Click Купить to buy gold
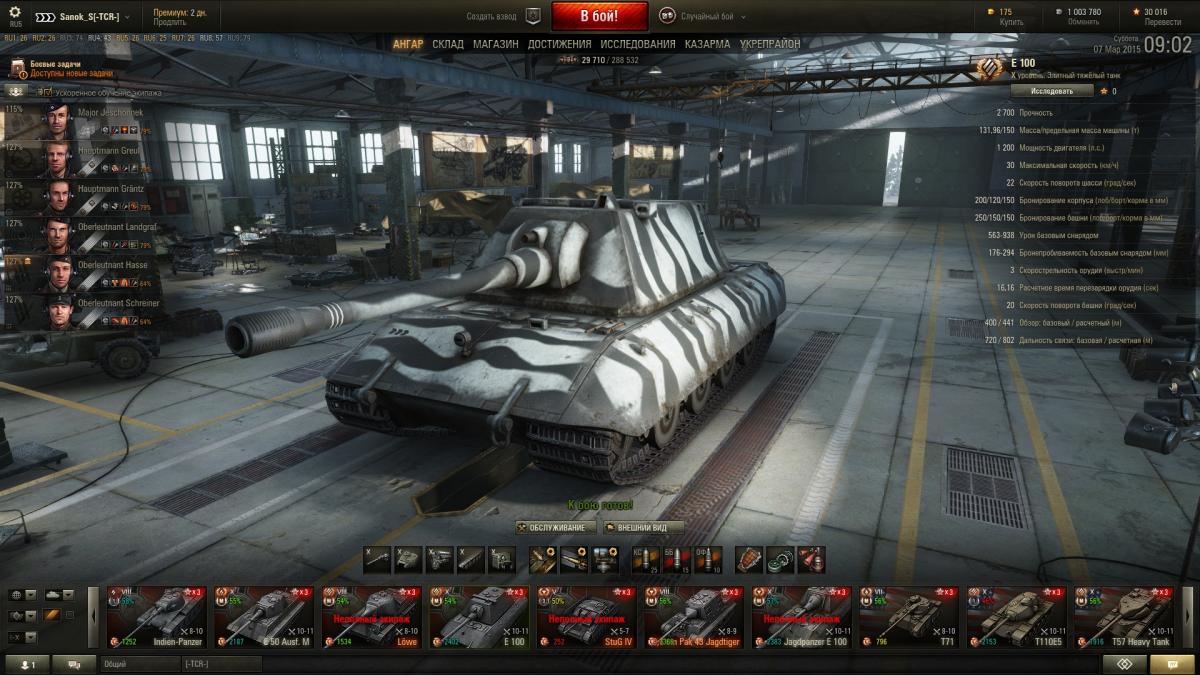 (1011, 22)
